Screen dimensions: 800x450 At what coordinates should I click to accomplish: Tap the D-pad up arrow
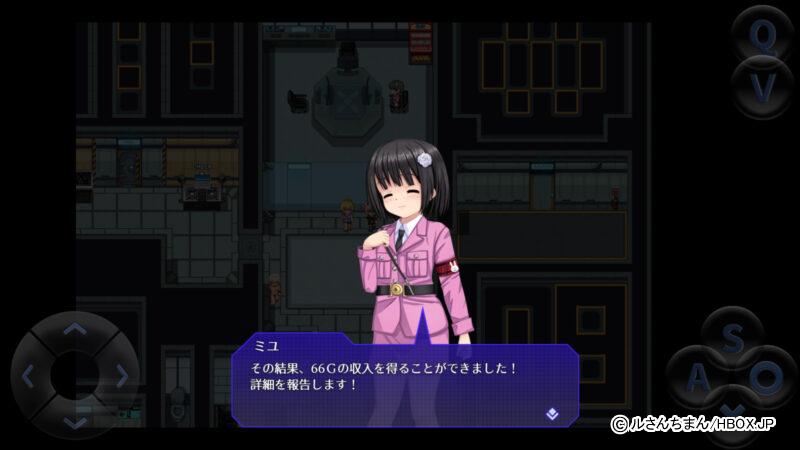pyautogui.click(x=75, y=330)
